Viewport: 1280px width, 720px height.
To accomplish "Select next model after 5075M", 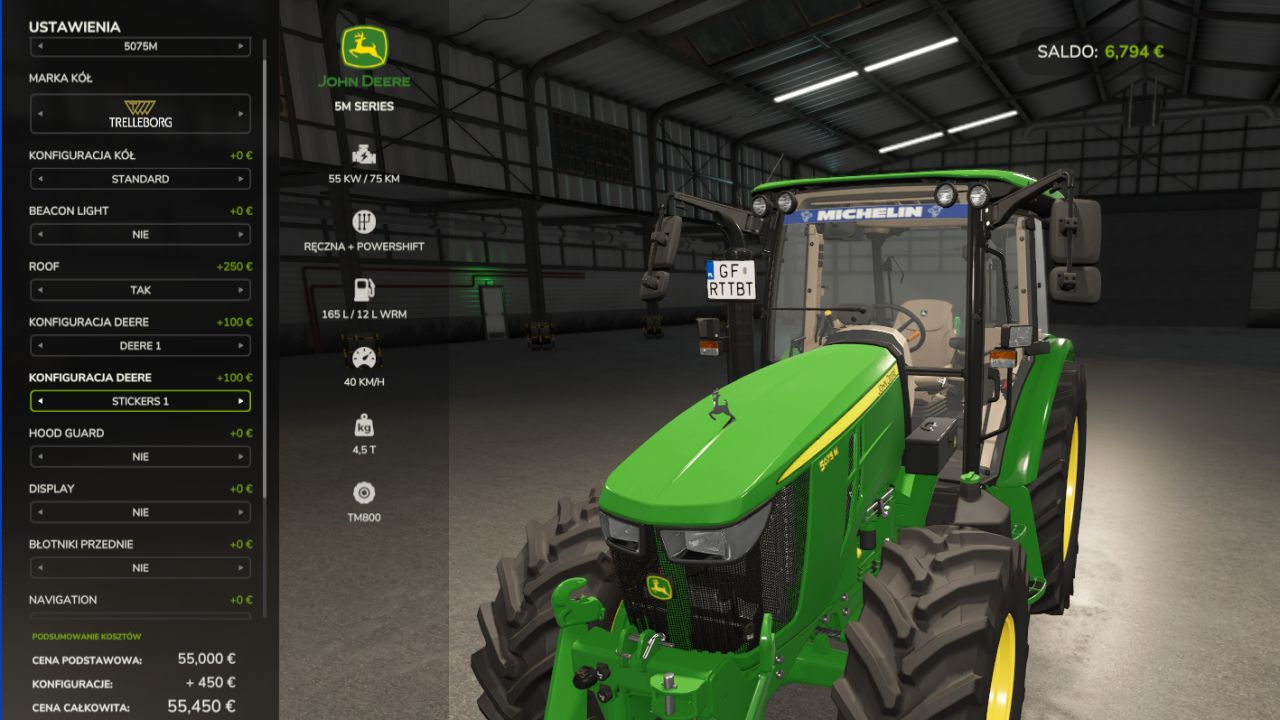I will point(241,46).
